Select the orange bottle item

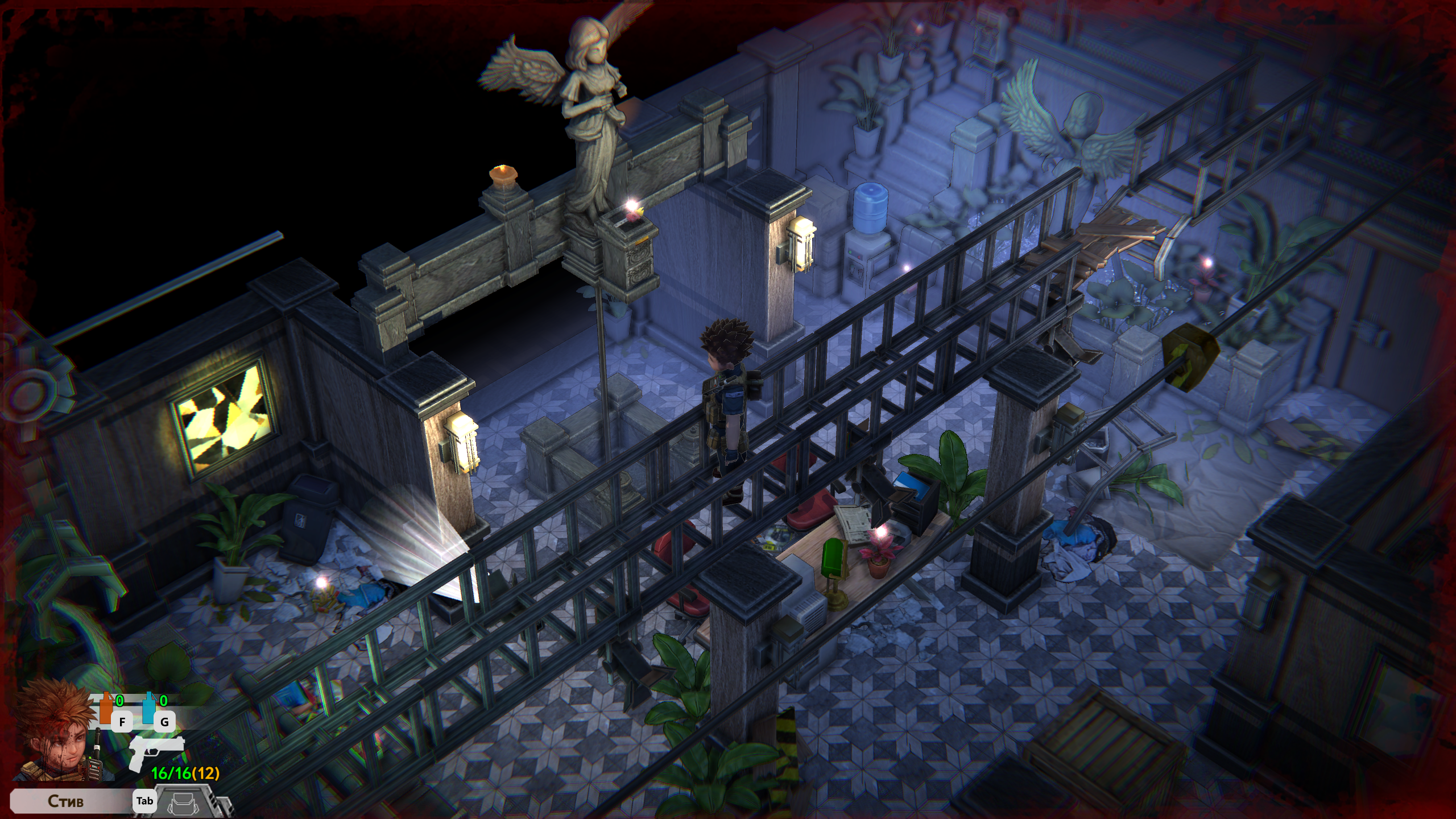coord(106,709)
